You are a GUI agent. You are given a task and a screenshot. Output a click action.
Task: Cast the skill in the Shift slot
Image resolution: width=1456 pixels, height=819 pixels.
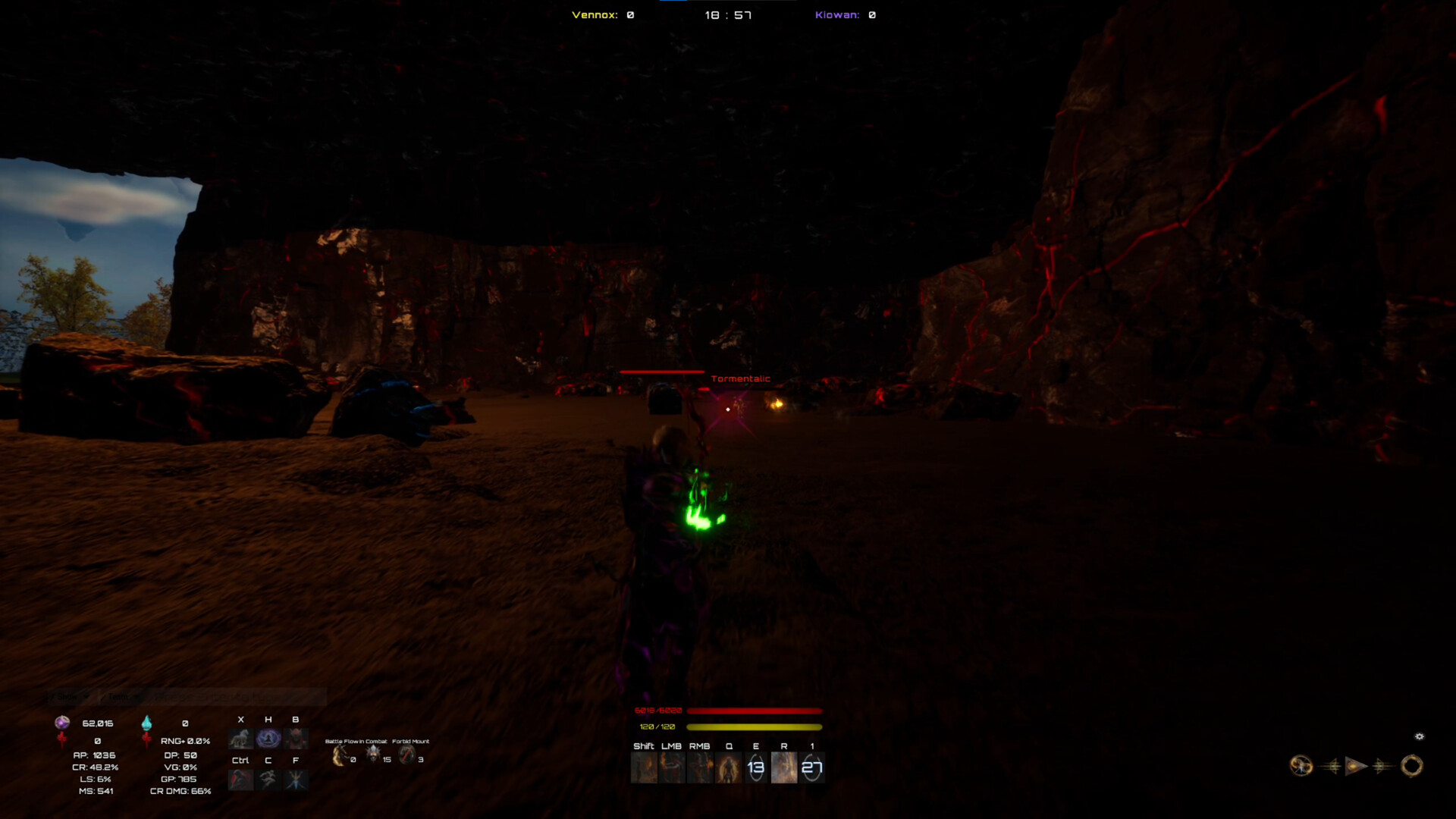pos(643,767)
